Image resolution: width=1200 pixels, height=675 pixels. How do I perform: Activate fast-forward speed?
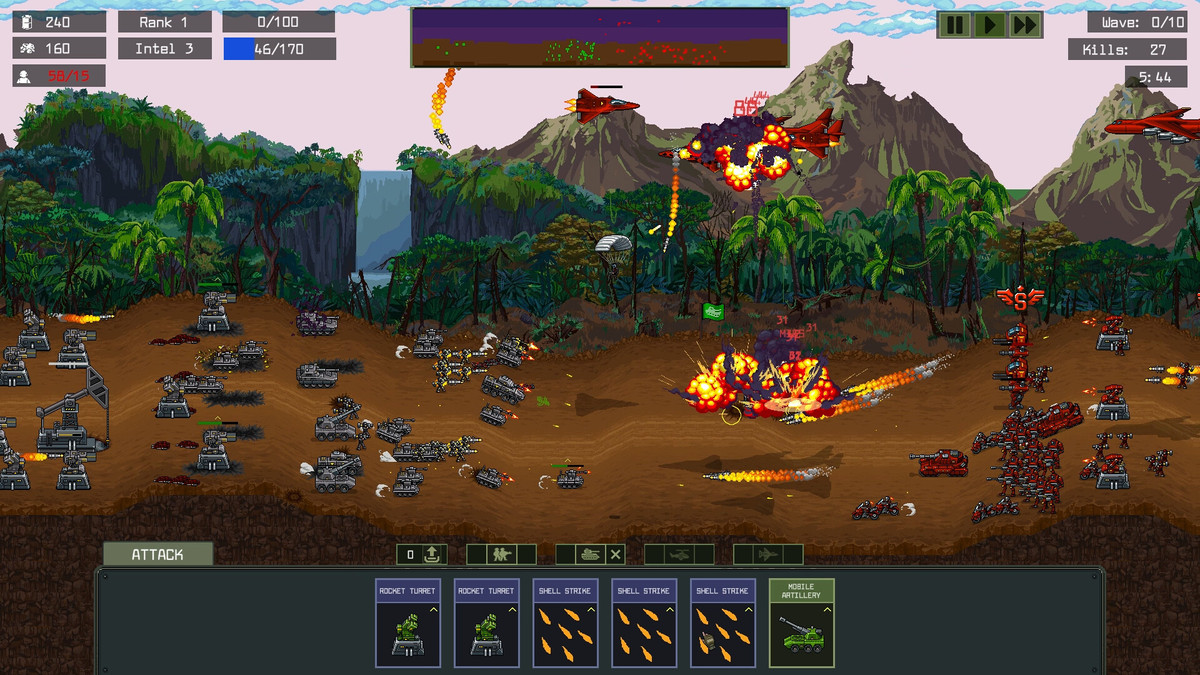click(1025, 25)
